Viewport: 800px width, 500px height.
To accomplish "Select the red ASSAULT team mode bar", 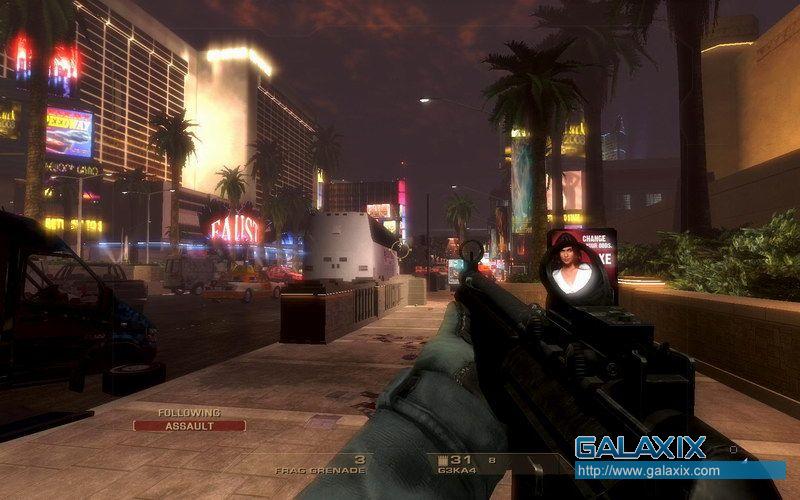I will click(189, 425).
